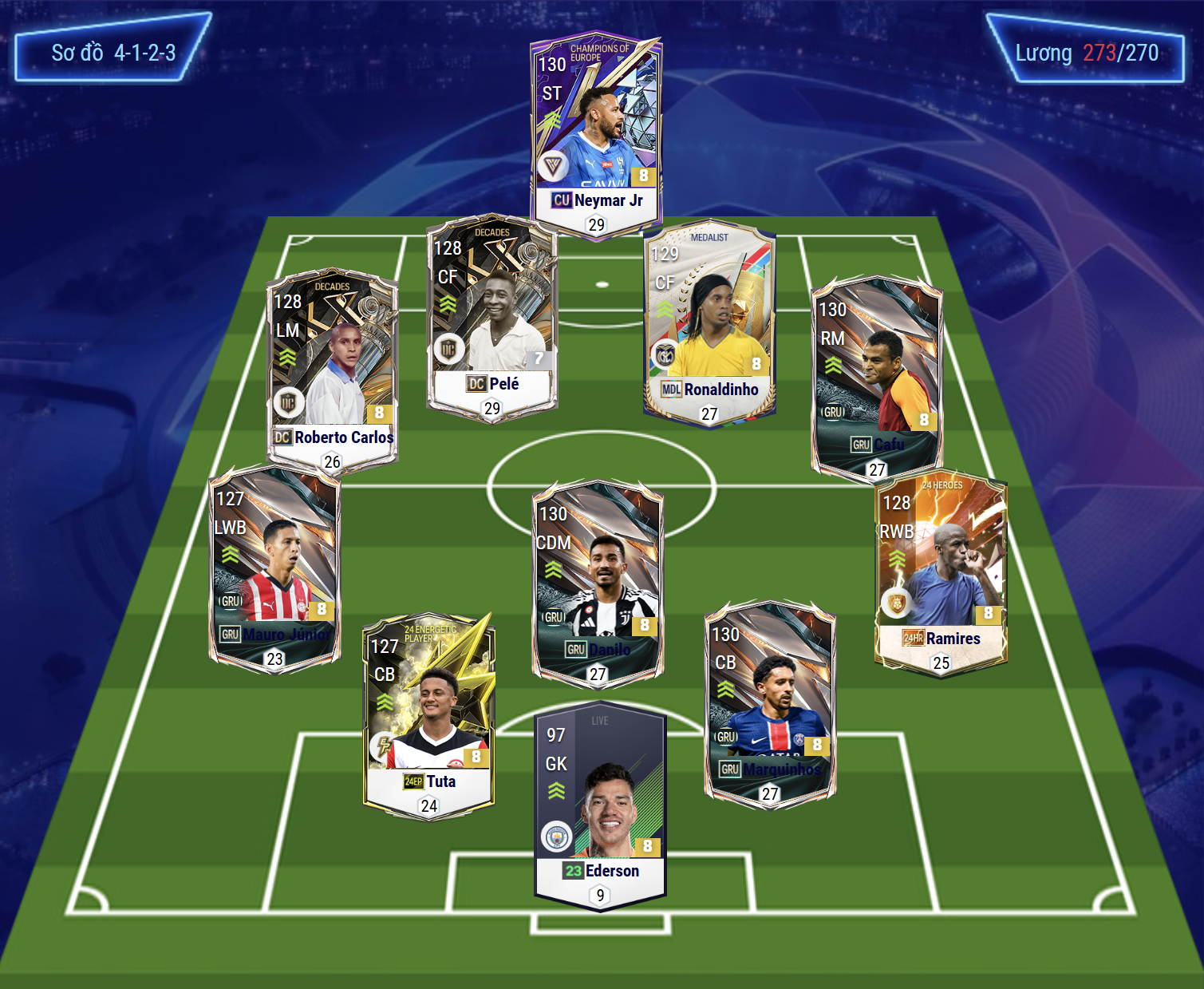The height and width of the screenshot is (989, 1204).
Task: Select the Danilo CDM card
Action: (x=598, y=582)
